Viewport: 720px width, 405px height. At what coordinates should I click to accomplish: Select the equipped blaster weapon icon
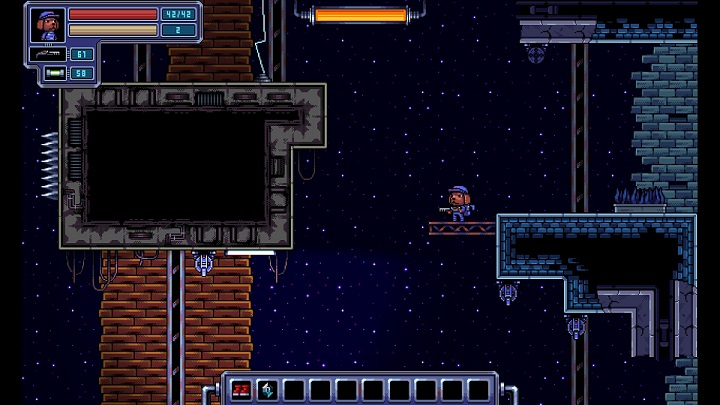coord(48,54)
